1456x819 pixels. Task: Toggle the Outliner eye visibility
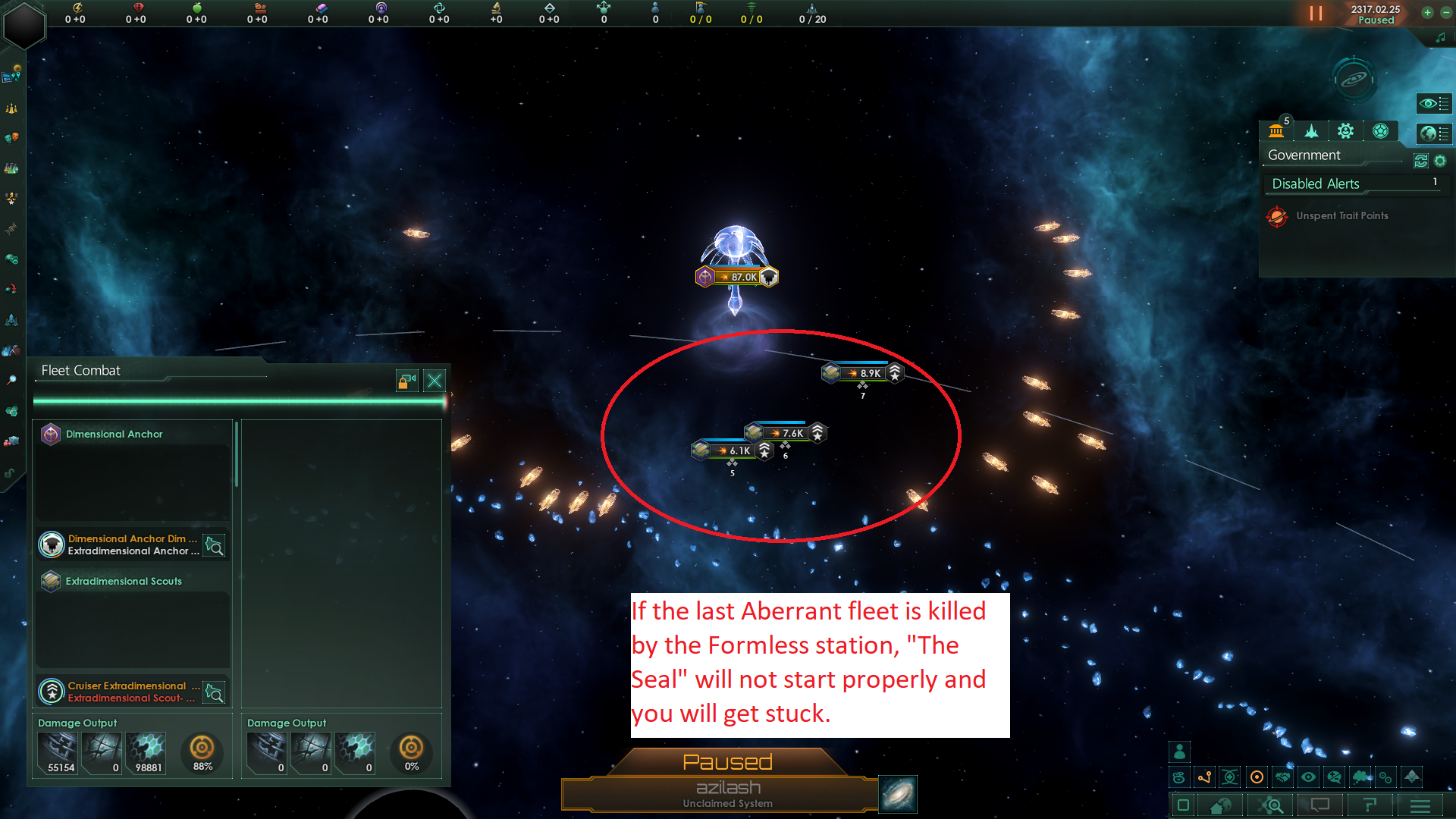click(x=1434, y=104)
